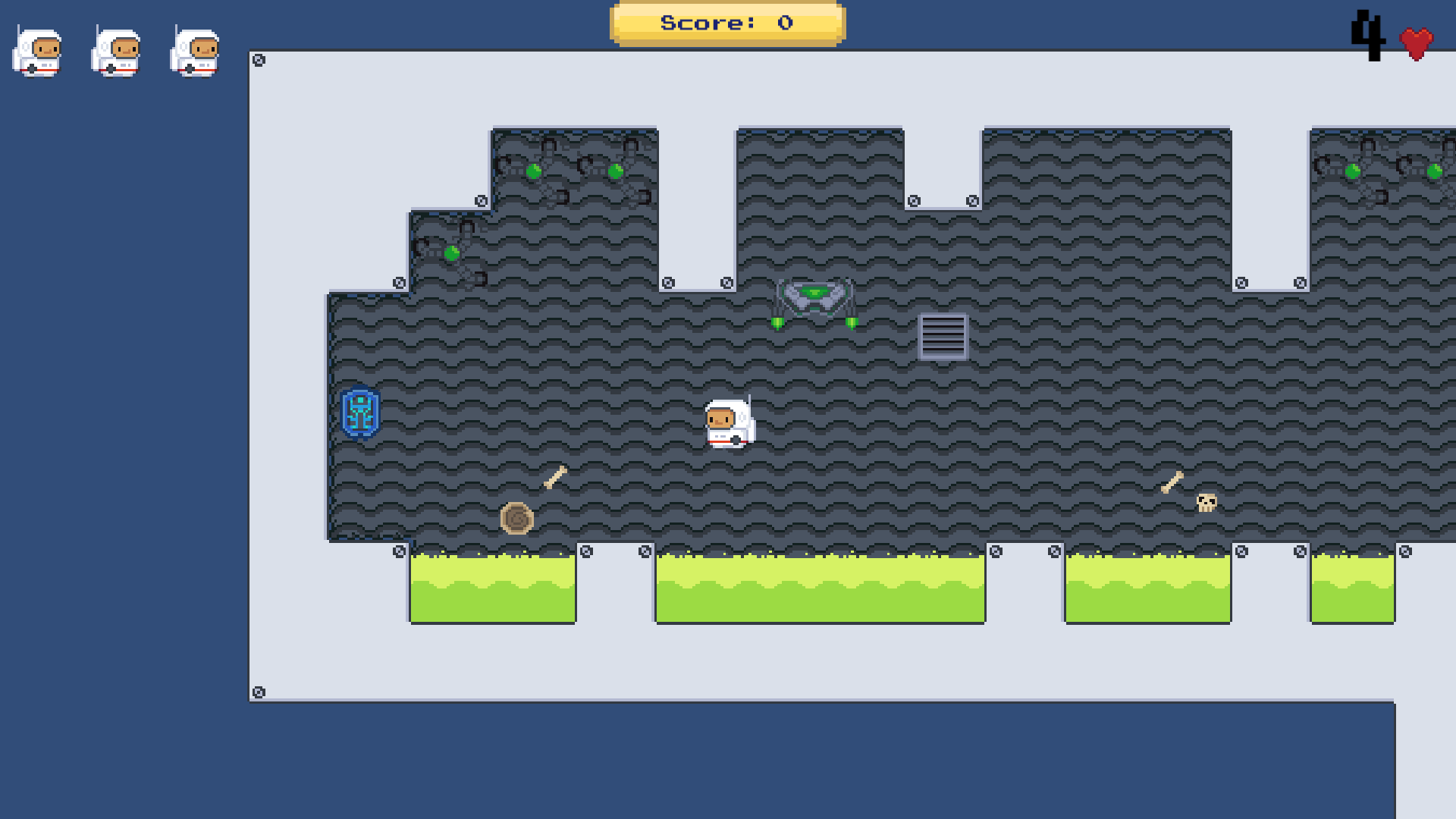Image resolution: width=1456 pixels, height=819 pixels.
Task: Pick the bone next to the log
Action: coord(554,476)
